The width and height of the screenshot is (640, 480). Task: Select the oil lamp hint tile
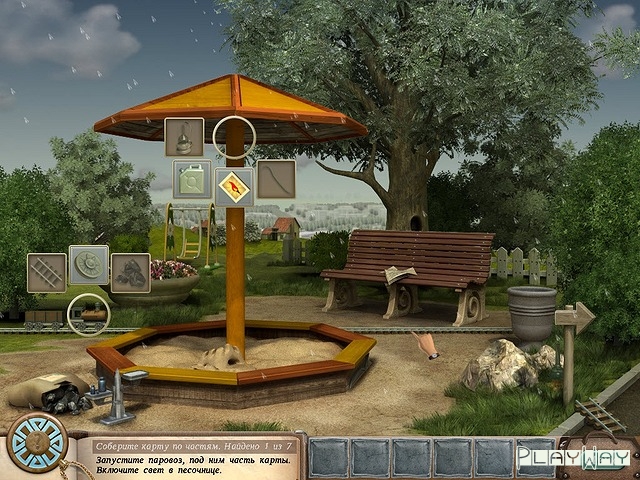(184, 137)
